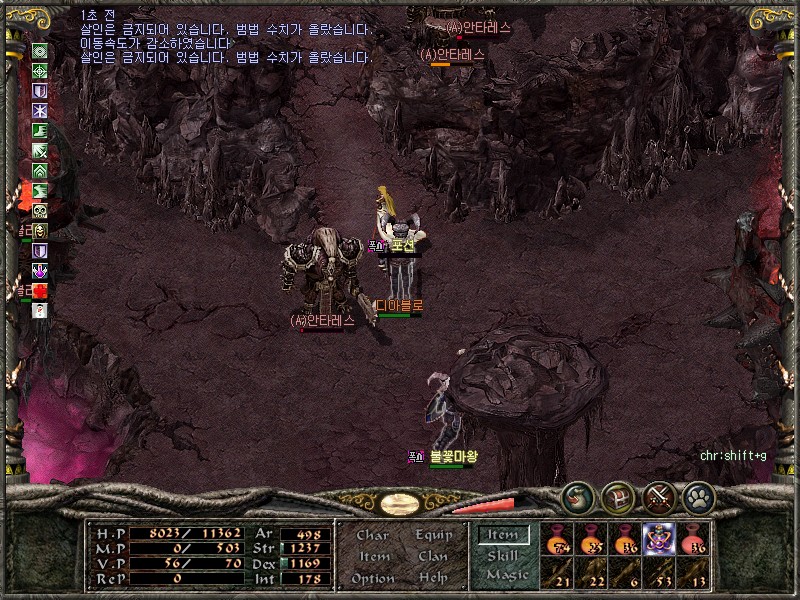Open the Help menu
Image resolution: width=800 pixels, height=600 pixels.
(x=432, y=578)
